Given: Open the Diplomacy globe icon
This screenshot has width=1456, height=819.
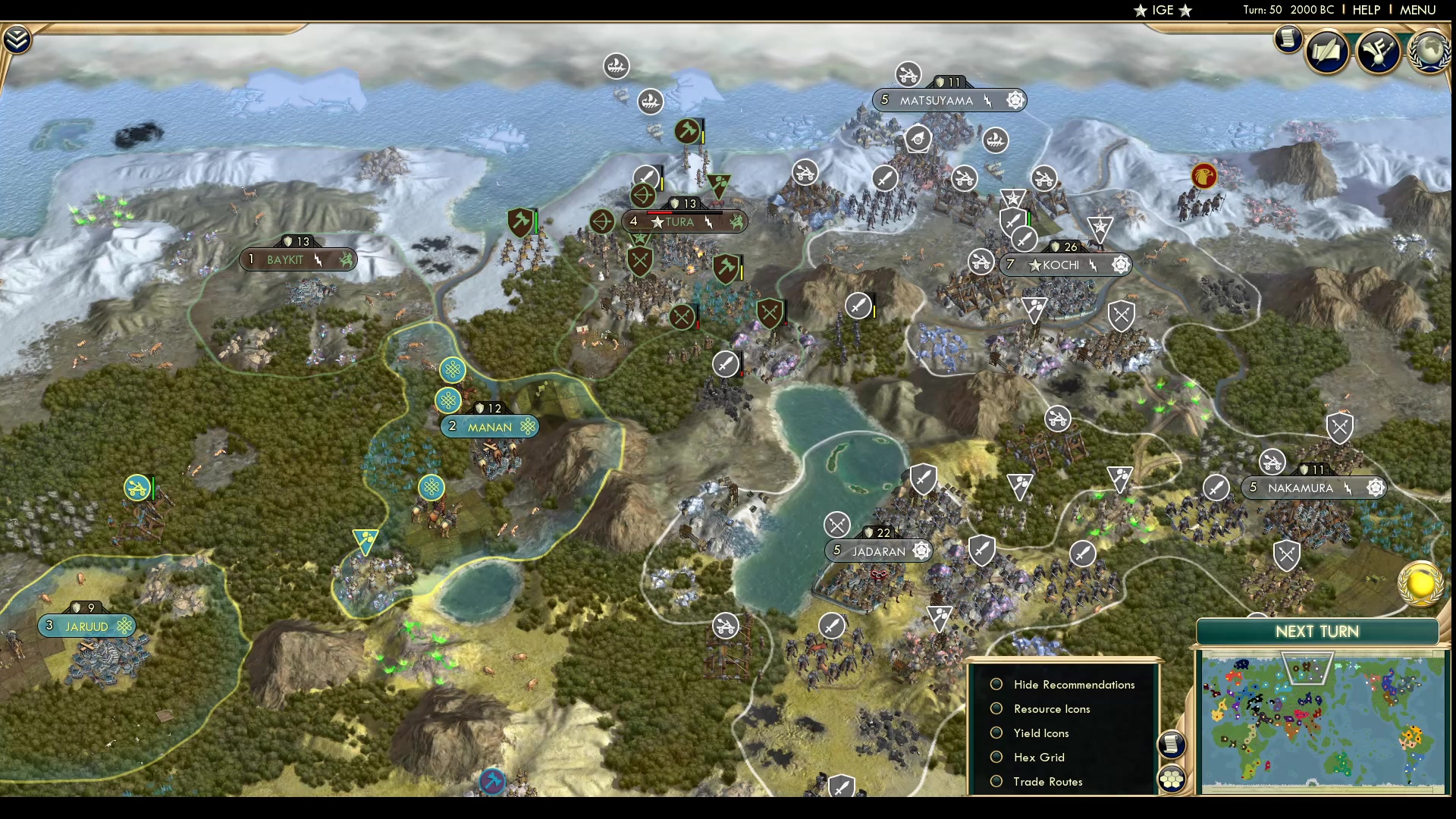Looking at the screenshot, I should pos(1429,51).
